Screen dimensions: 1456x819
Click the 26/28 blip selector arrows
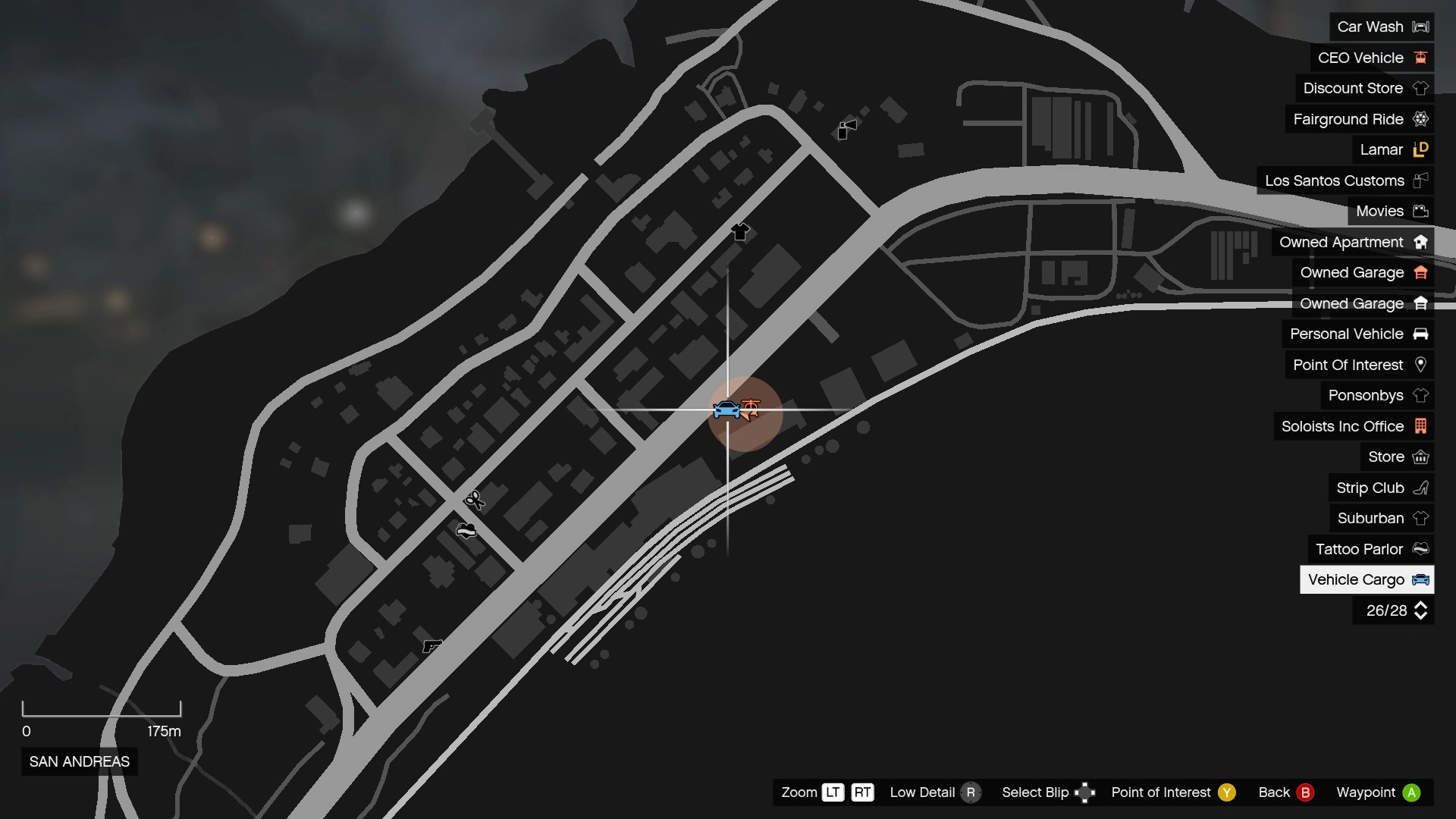point(1420,610)
